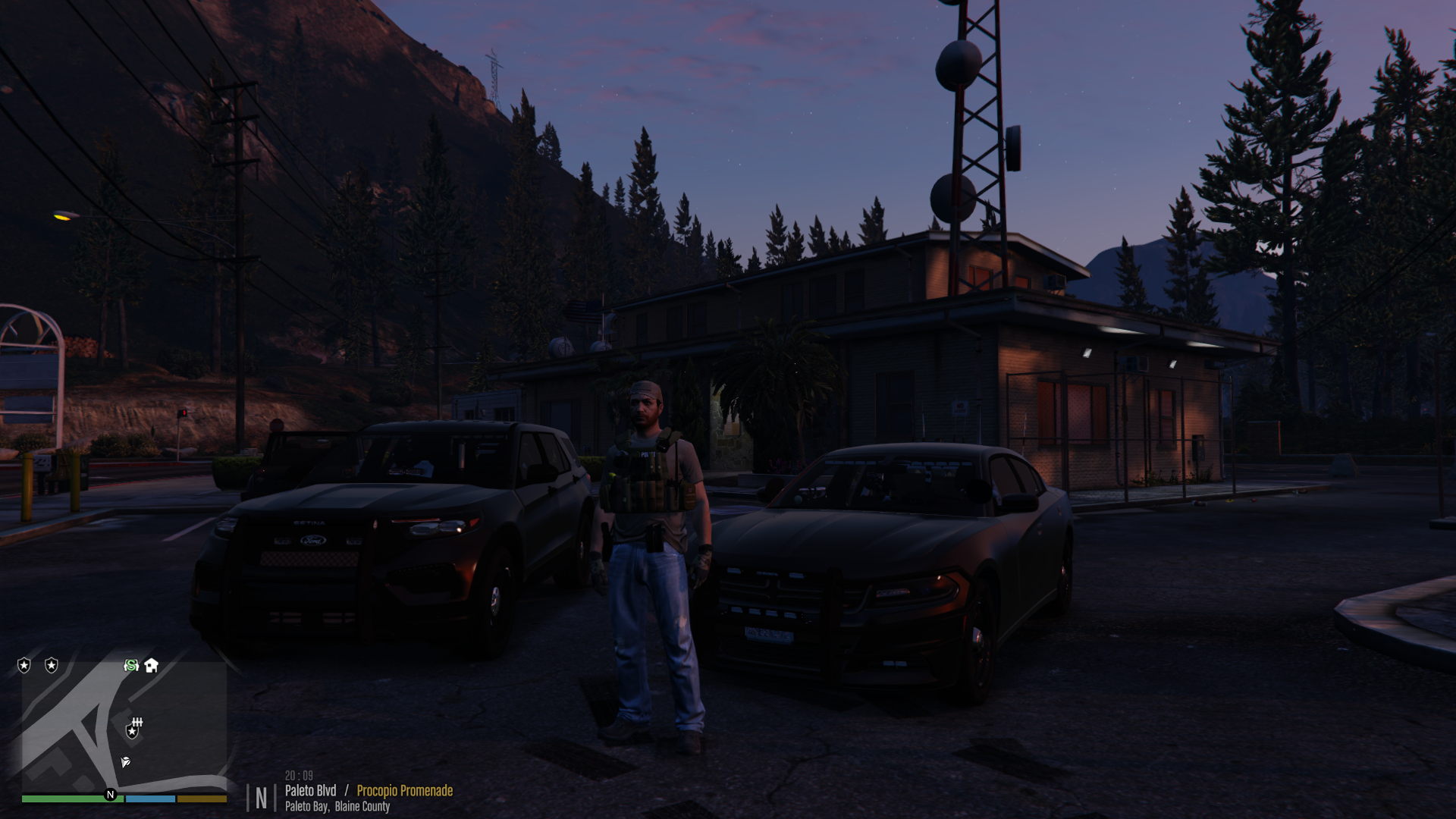The height and width of the screenshot is (819, 1456).
Task: Click the player arrow on the minimap
Action: tap(126, 761)
